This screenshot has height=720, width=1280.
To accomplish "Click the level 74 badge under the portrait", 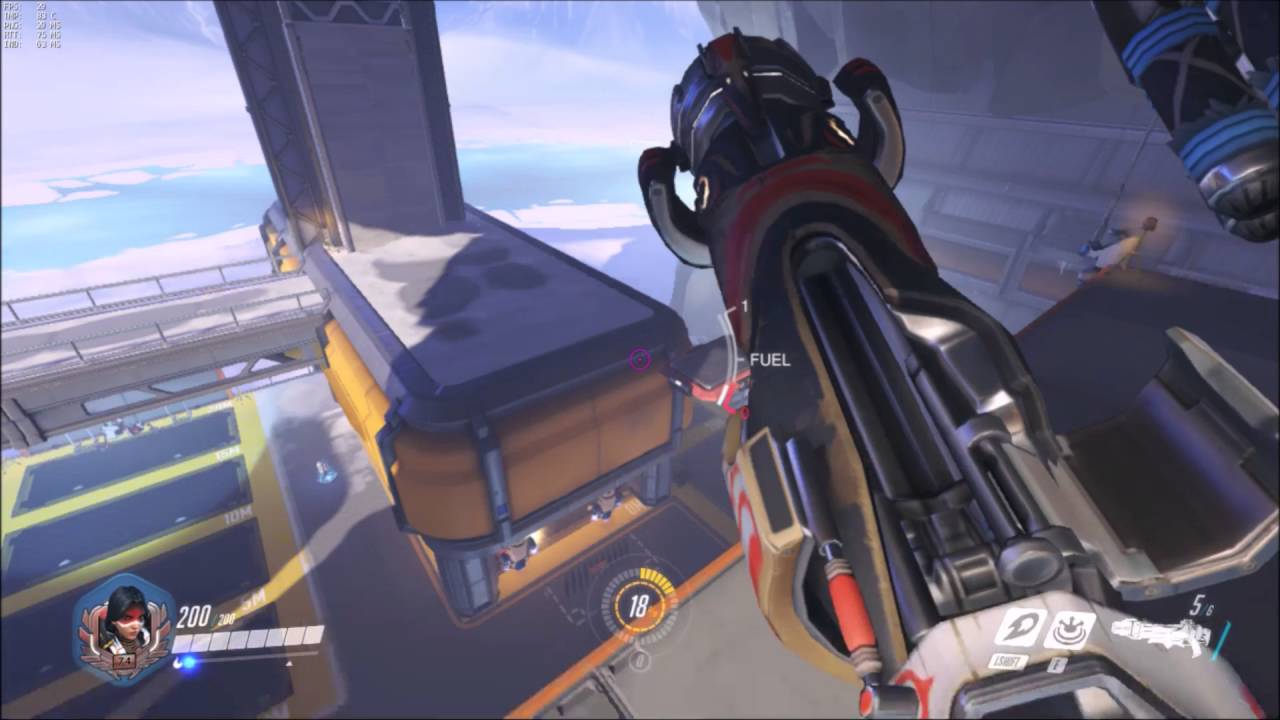I will (x=122, y=658).
